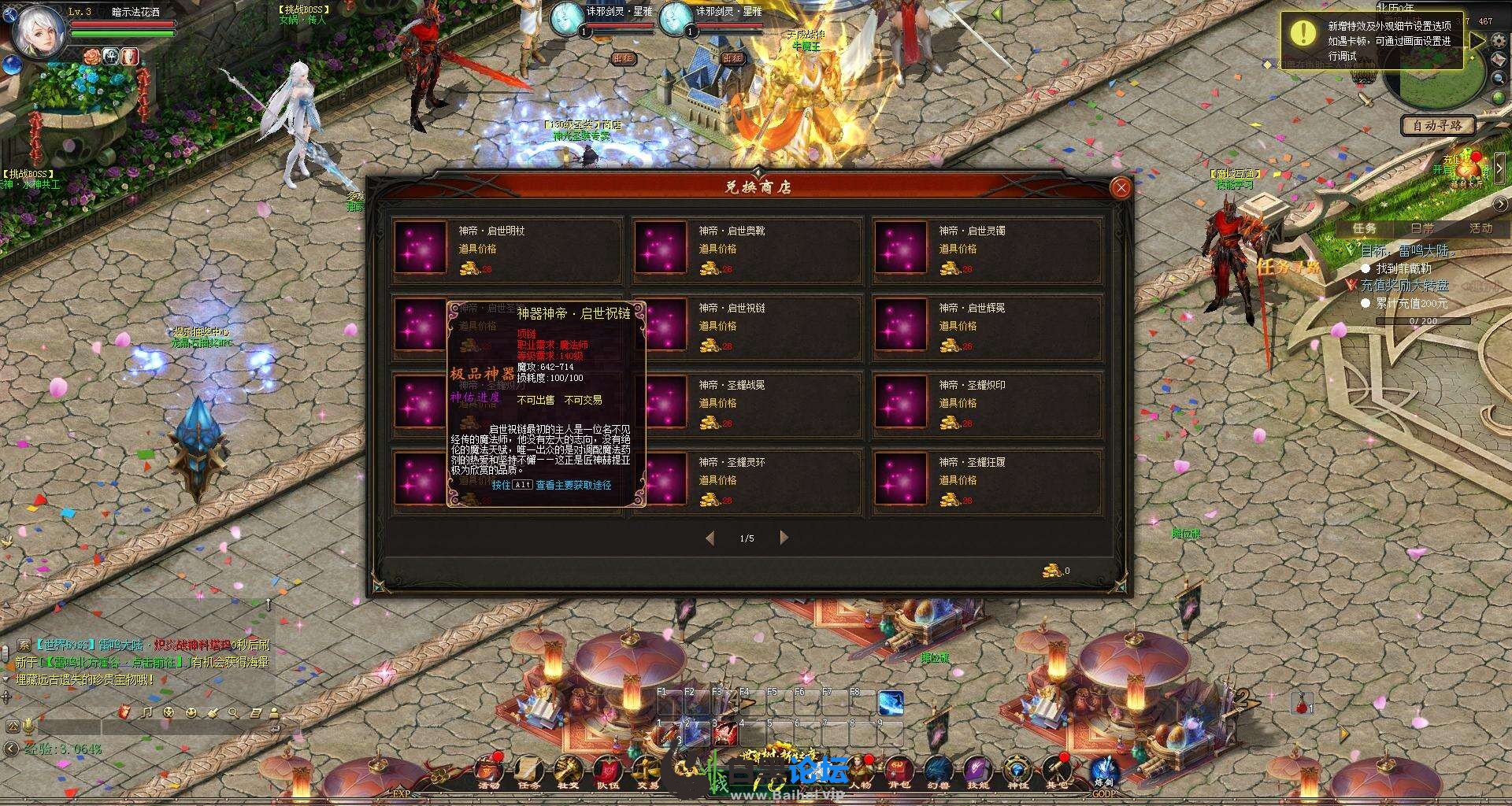Viewport: 1512px width, 806px height.
Task: Open the 背包 bag icon
Action: 899,771
